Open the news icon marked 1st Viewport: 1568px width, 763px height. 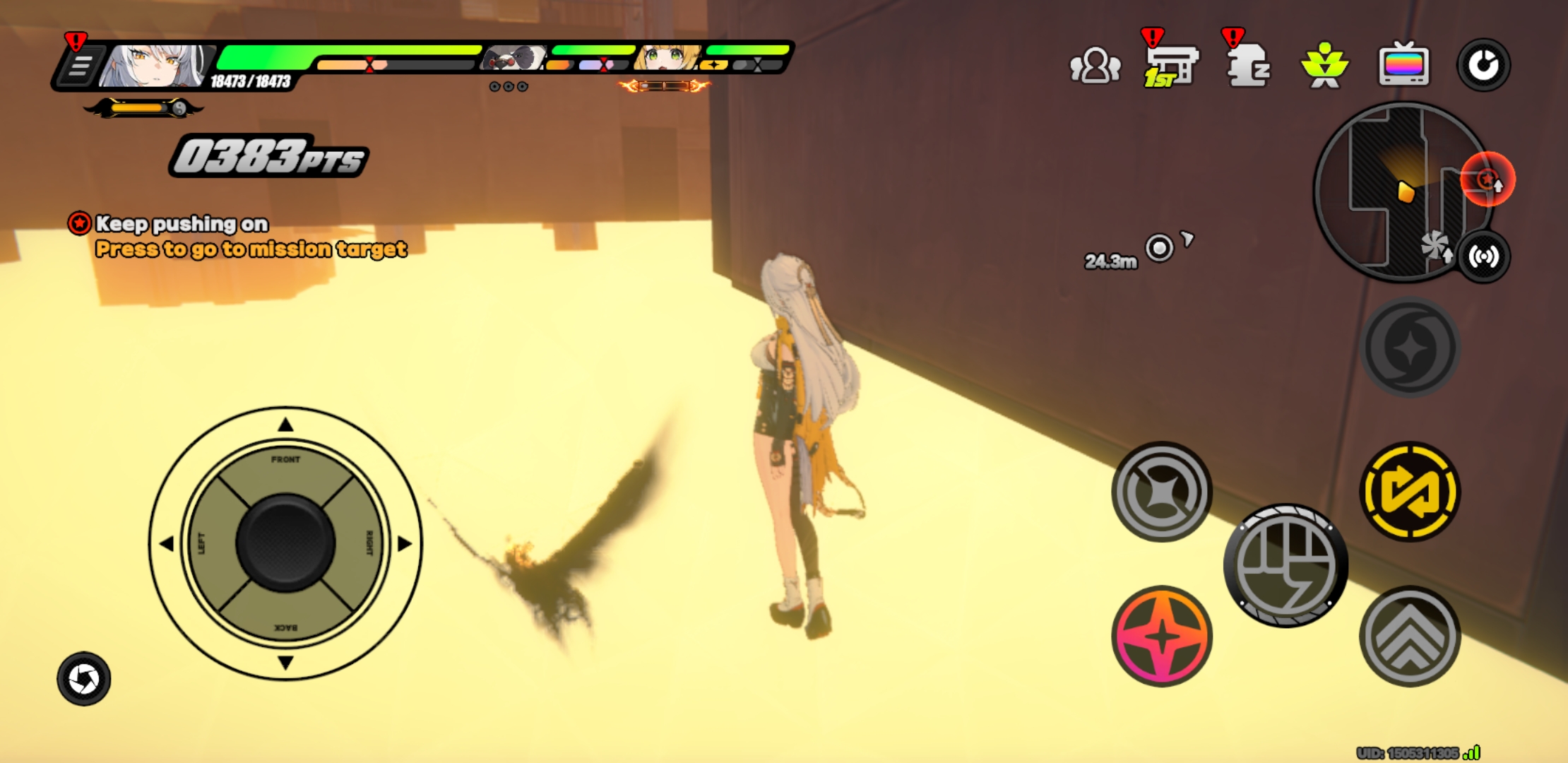point(1172,65)
